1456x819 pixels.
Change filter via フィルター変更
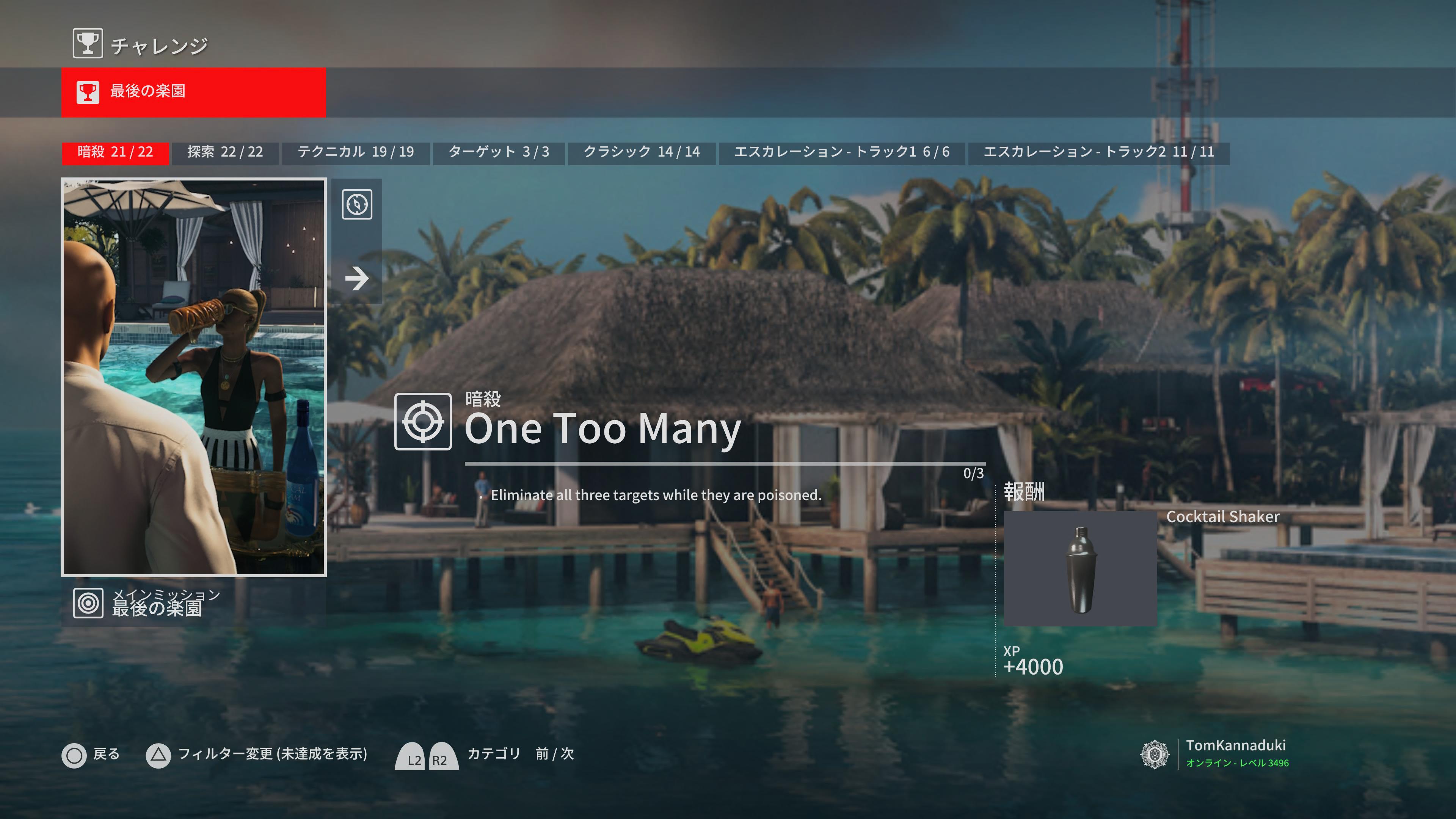pyautogui.click(x=257, y=755)
